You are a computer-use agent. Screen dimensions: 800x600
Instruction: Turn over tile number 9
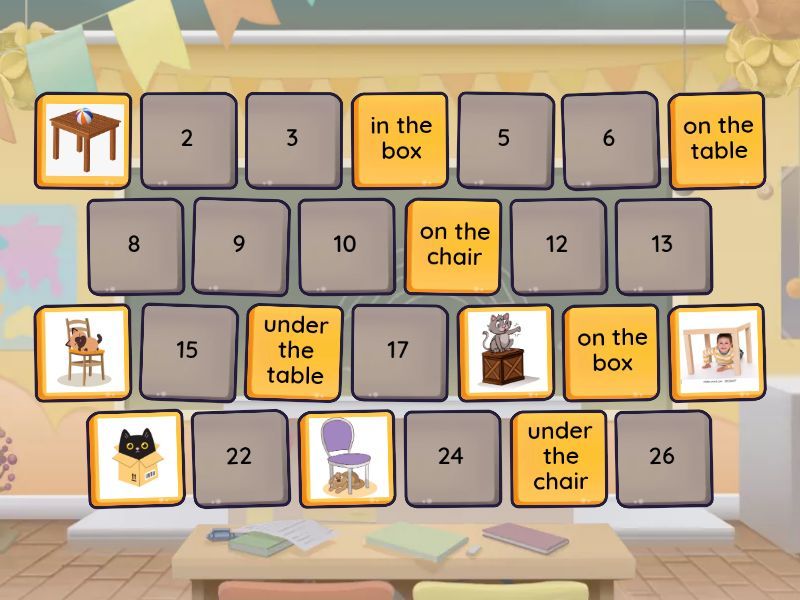pos(239,245)
